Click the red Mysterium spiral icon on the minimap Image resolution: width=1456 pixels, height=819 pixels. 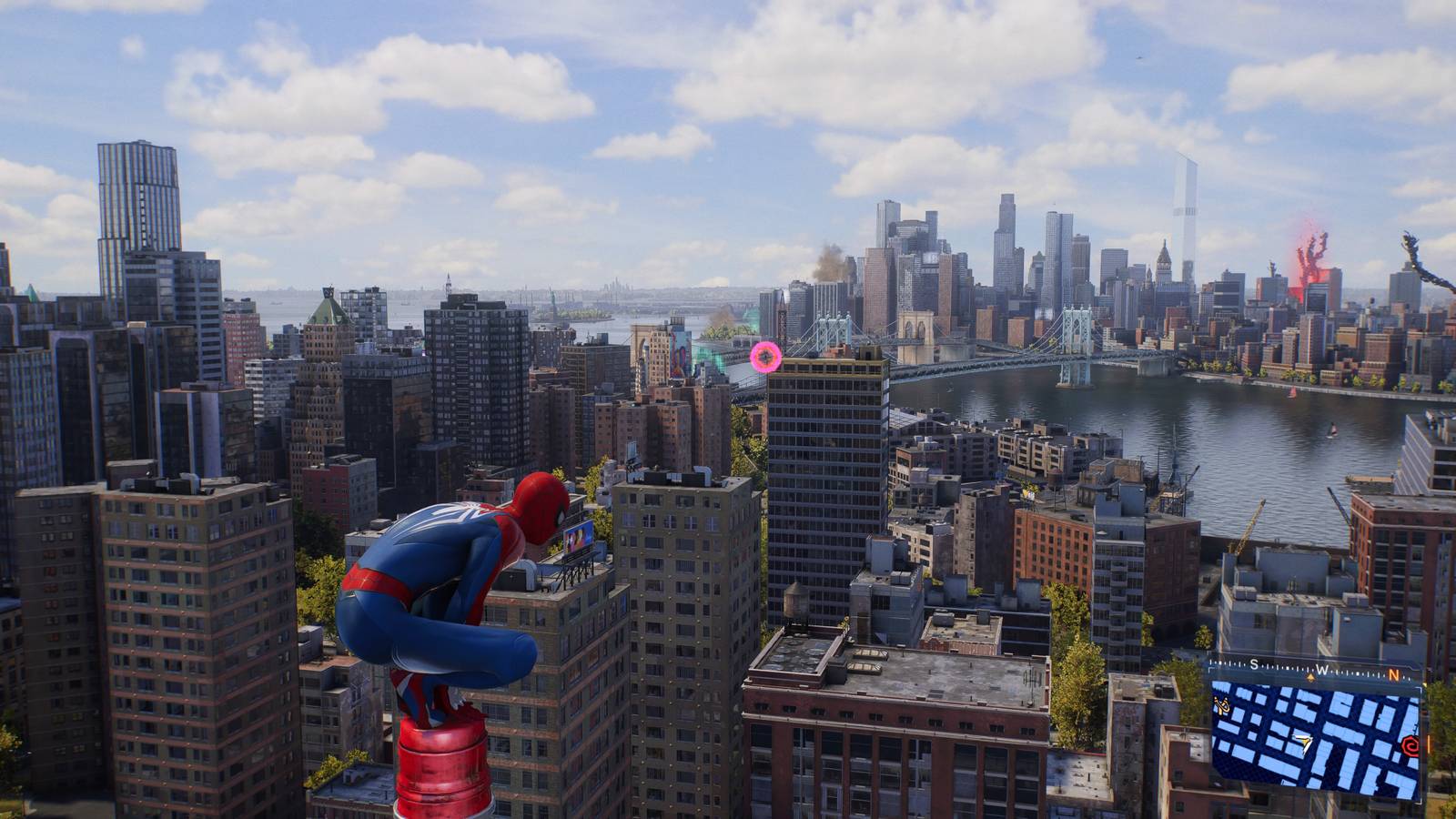(x=1410, y=743)
